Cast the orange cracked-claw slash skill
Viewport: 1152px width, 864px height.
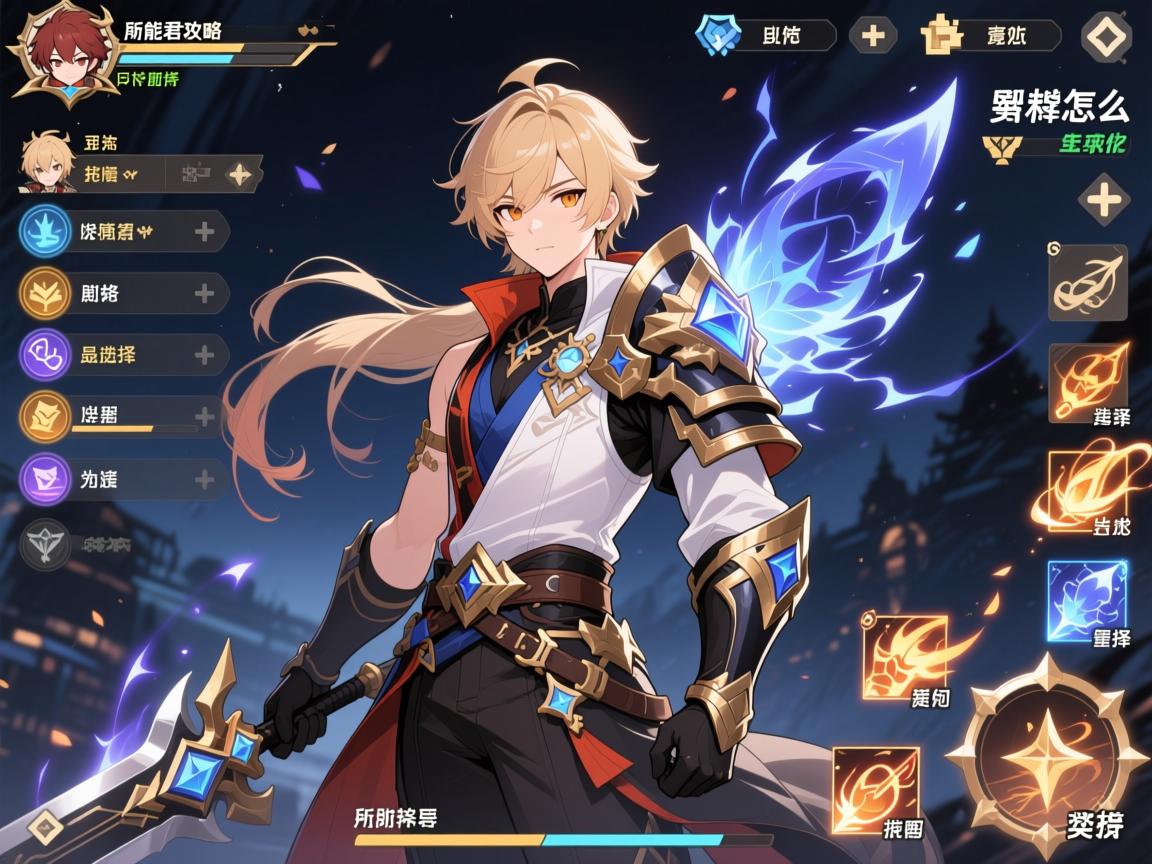pos(905,656)
